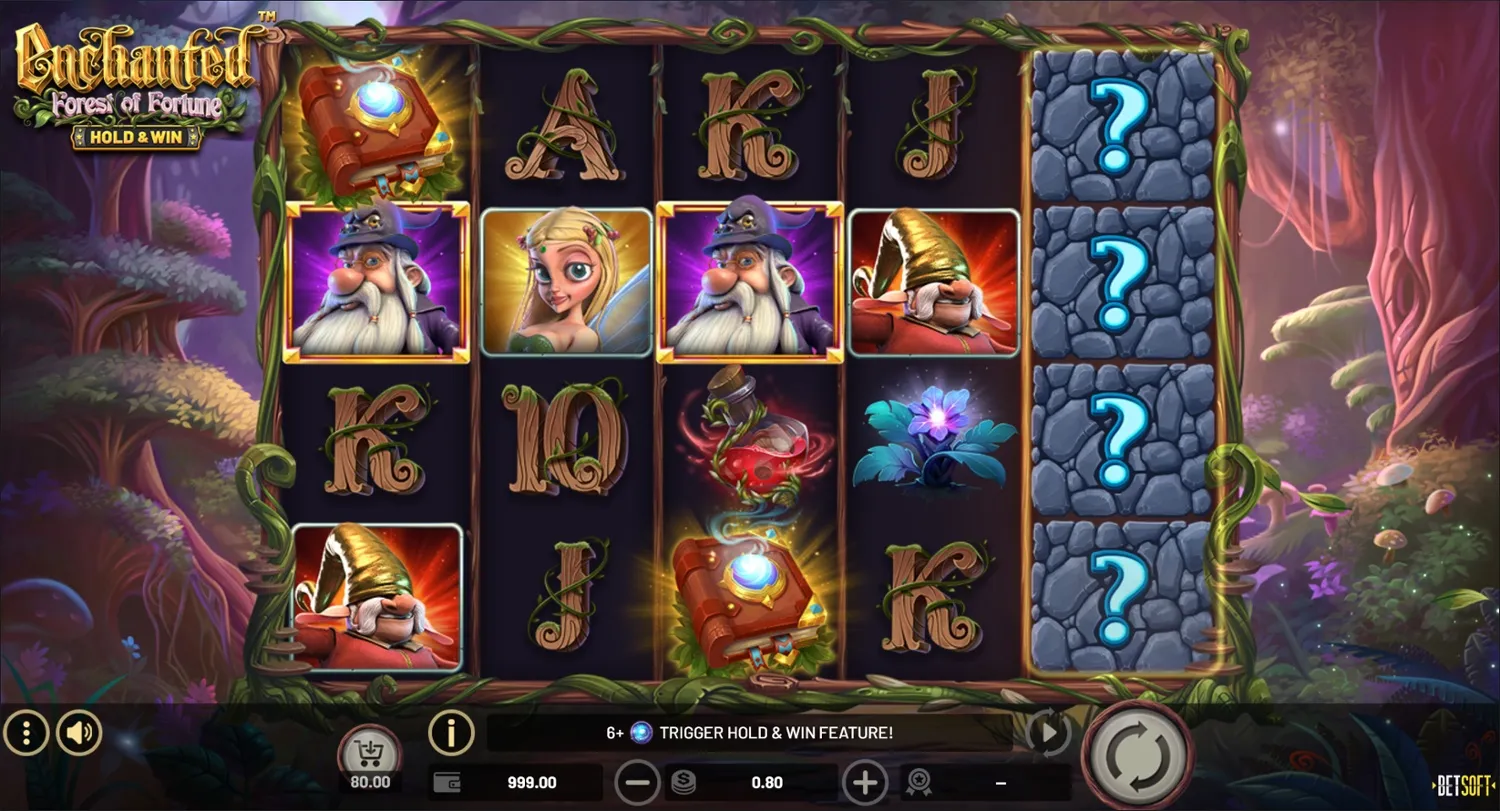Click the 0.80 bet amount field
Screen dimensions: 1500x811
pos(768,782)
